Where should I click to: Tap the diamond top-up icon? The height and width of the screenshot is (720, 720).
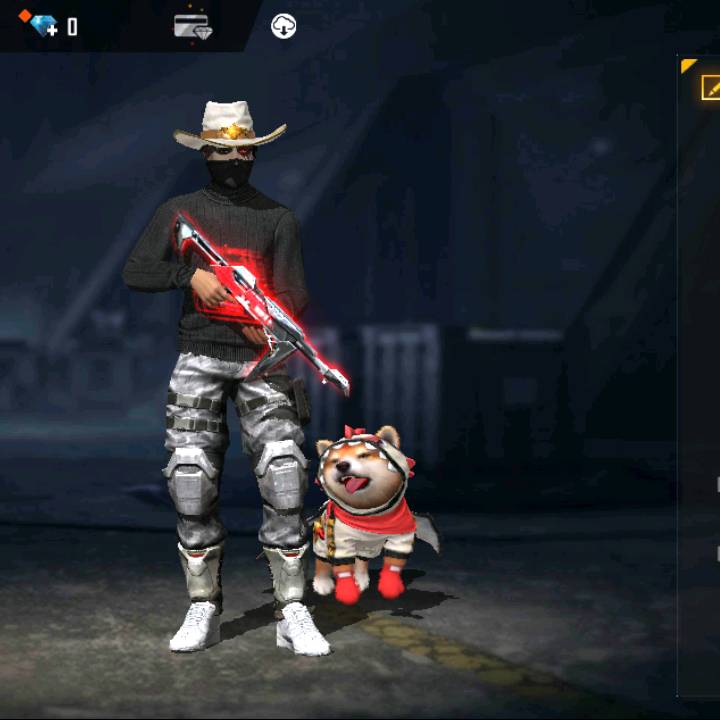tap(41, 25)
